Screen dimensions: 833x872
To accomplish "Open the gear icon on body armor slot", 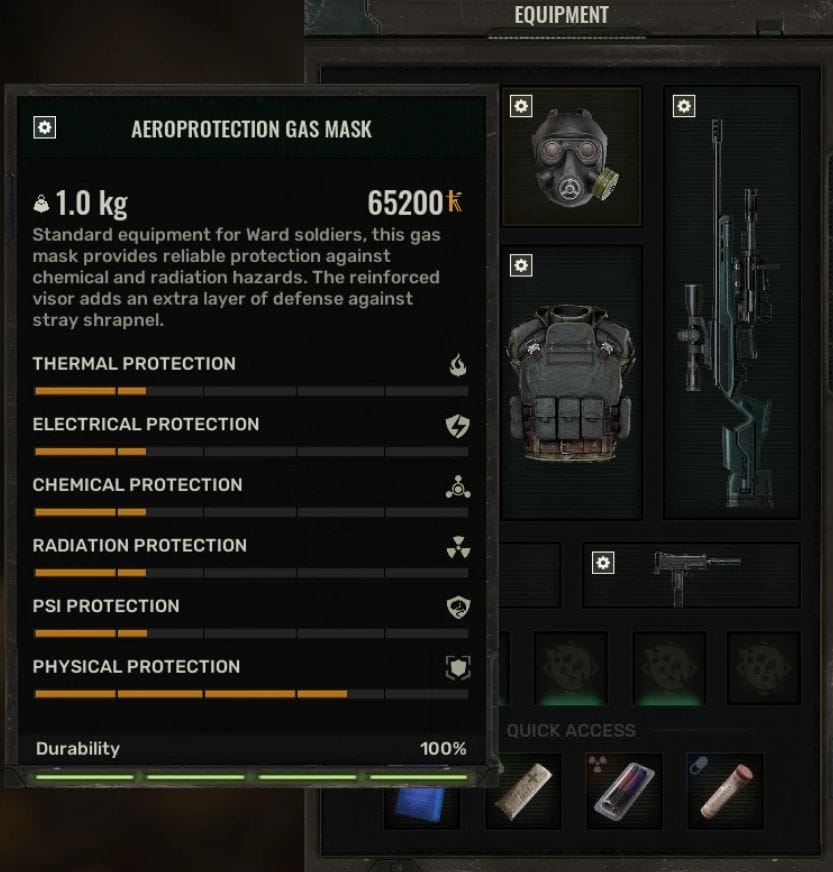I will click(x=520, y=265).
